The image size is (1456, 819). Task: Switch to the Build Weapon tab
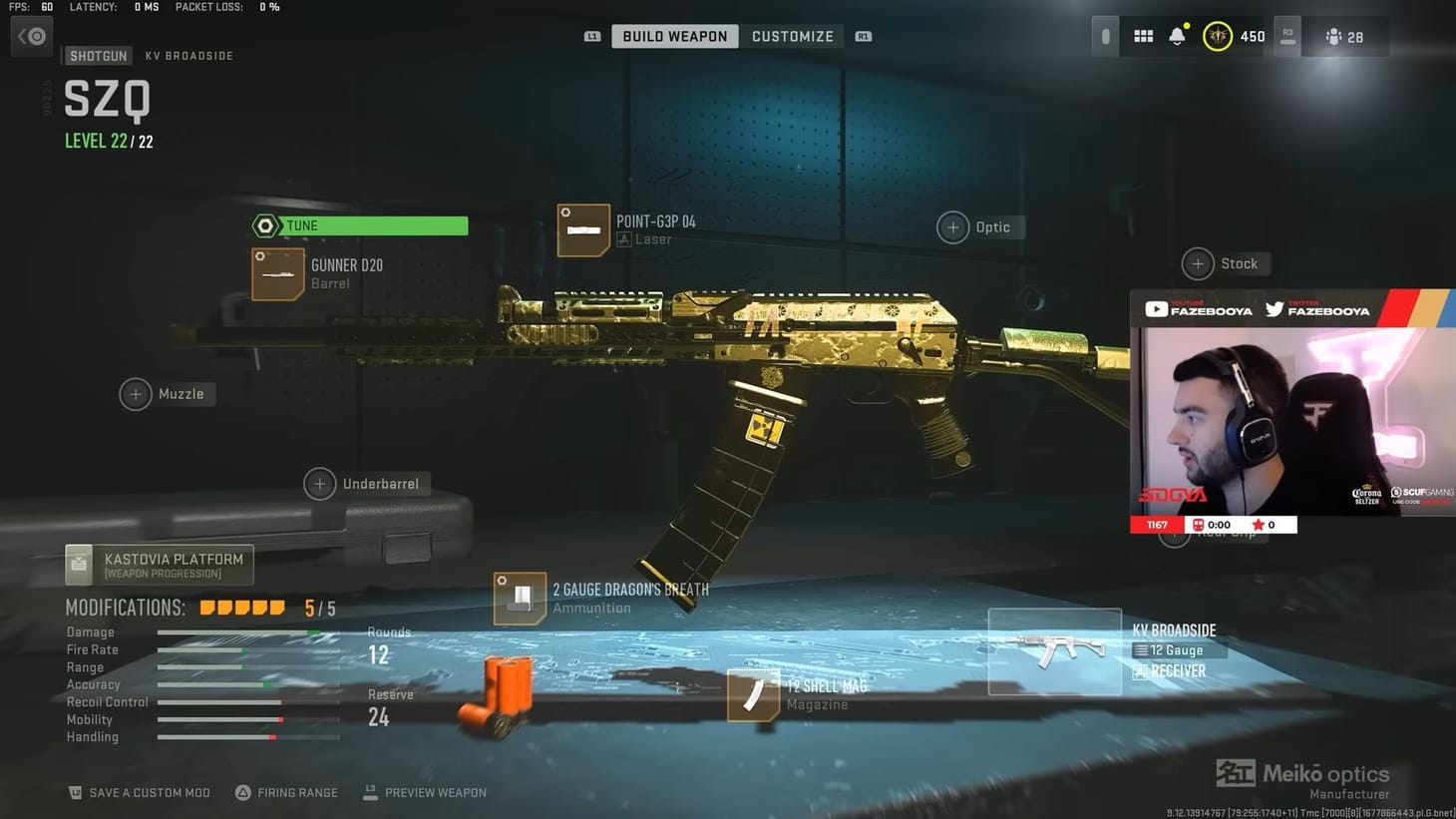coord(674,36)
